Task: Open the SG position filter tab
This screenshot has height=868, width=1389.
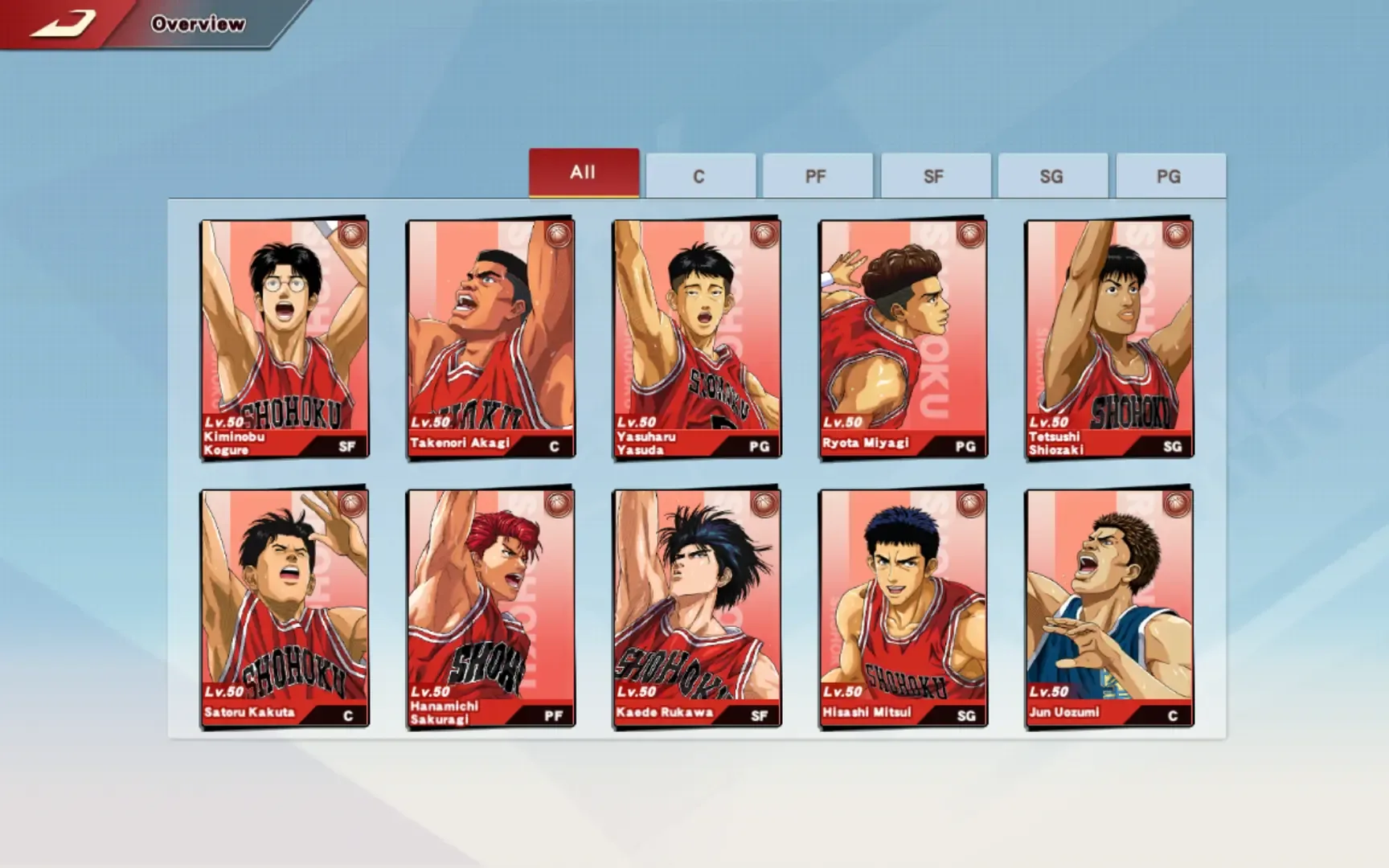Action: point(1052,175)
